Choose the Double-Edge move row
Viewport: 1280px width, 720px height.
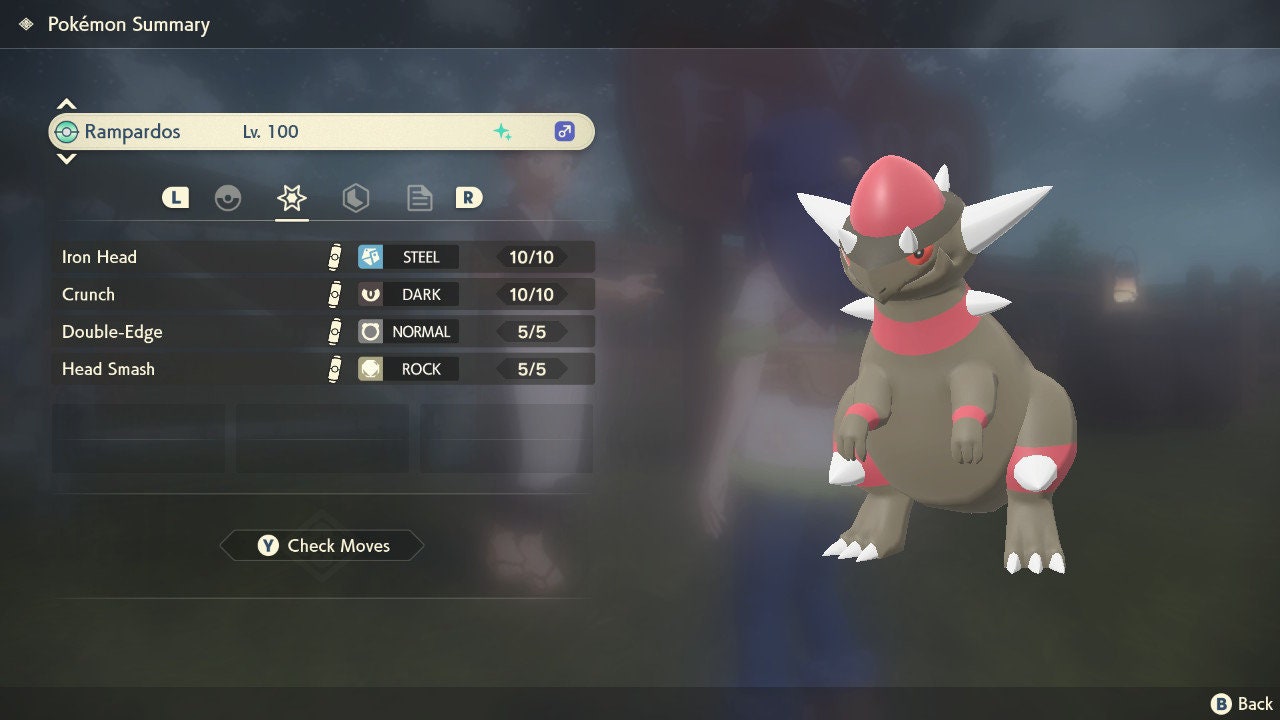click(322, 332)
